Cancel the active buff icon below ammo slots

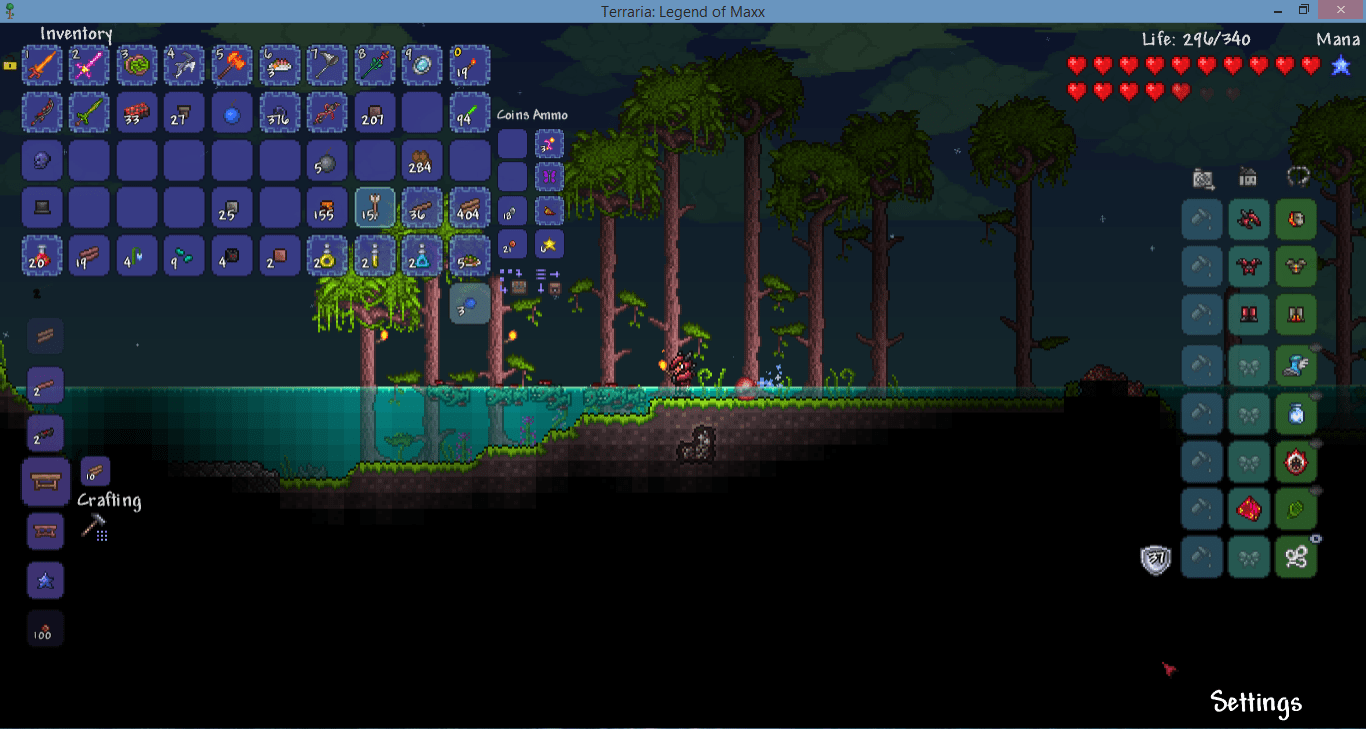coord(470,304)
